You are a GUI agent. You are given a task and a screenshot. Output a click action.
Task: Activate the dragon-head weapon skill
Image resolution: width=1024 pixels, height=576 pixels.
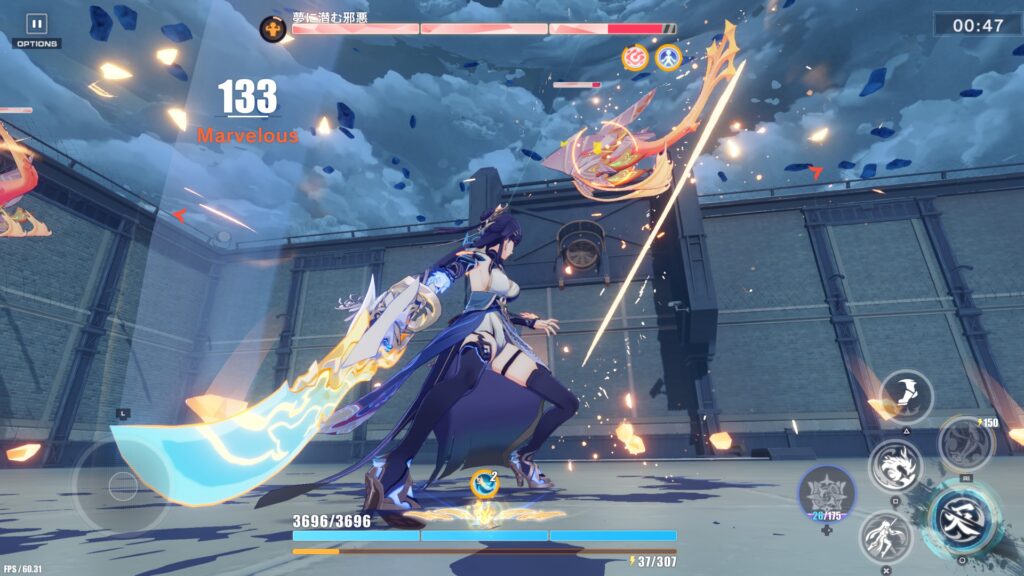click(895, 465)
